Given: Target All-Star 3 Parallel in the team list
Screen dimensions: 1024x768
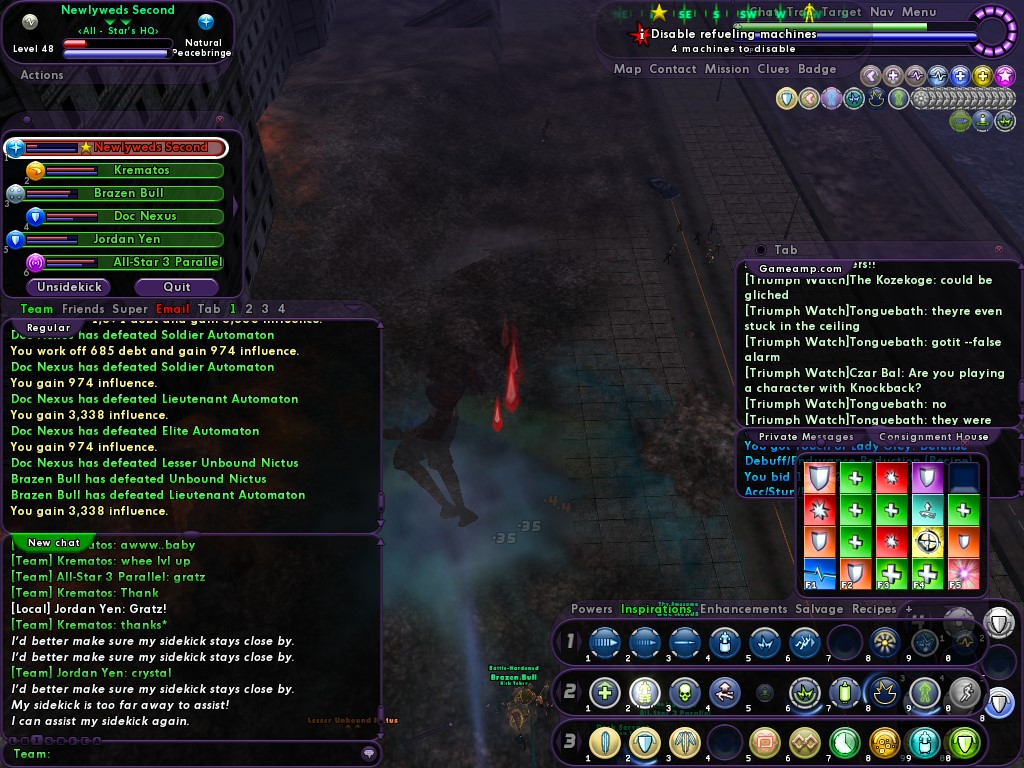Looking at the screenshot, I should (x=166, y=262).
